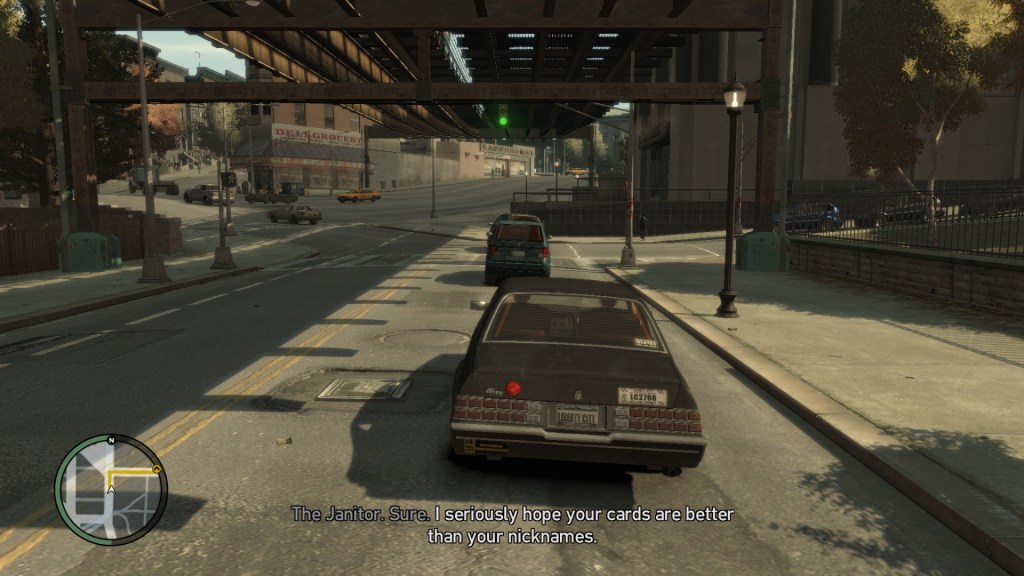The image size is (1024, 576).
Task: Select the yellow destination marker on the minimap
Action: pos(158,467)
